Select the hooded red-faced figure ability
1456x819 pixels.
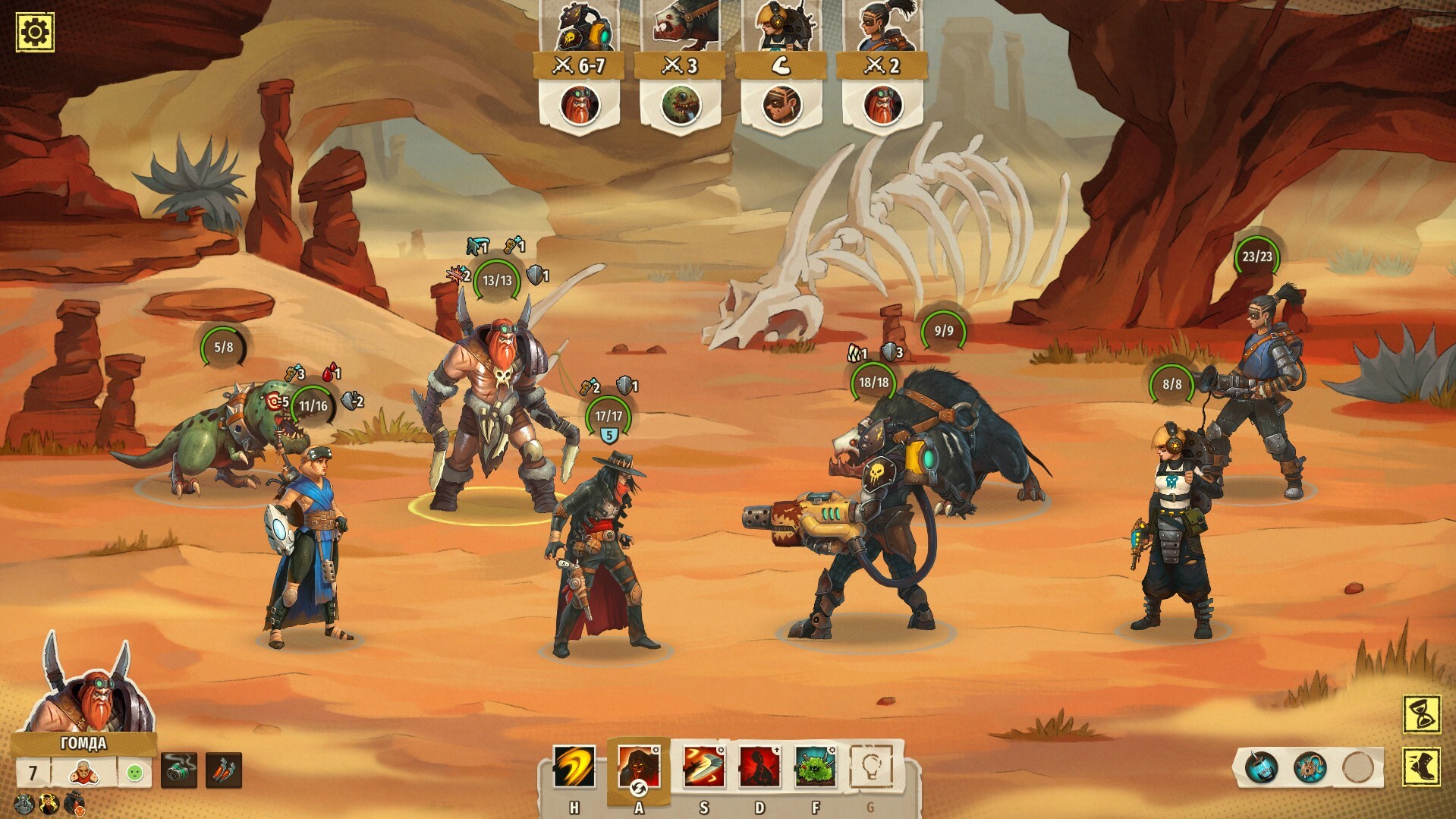pos(637,767)
